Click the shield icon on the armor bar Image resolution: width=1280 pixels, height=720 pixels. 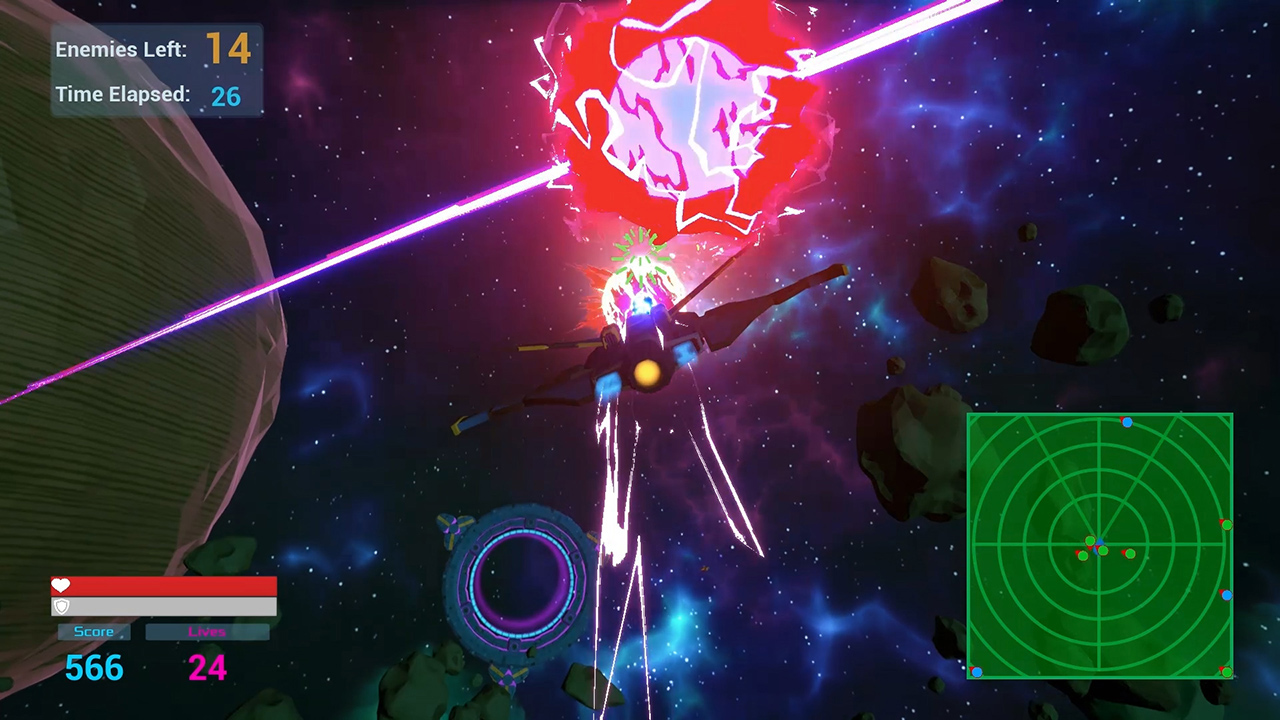[x=61, y=606]
